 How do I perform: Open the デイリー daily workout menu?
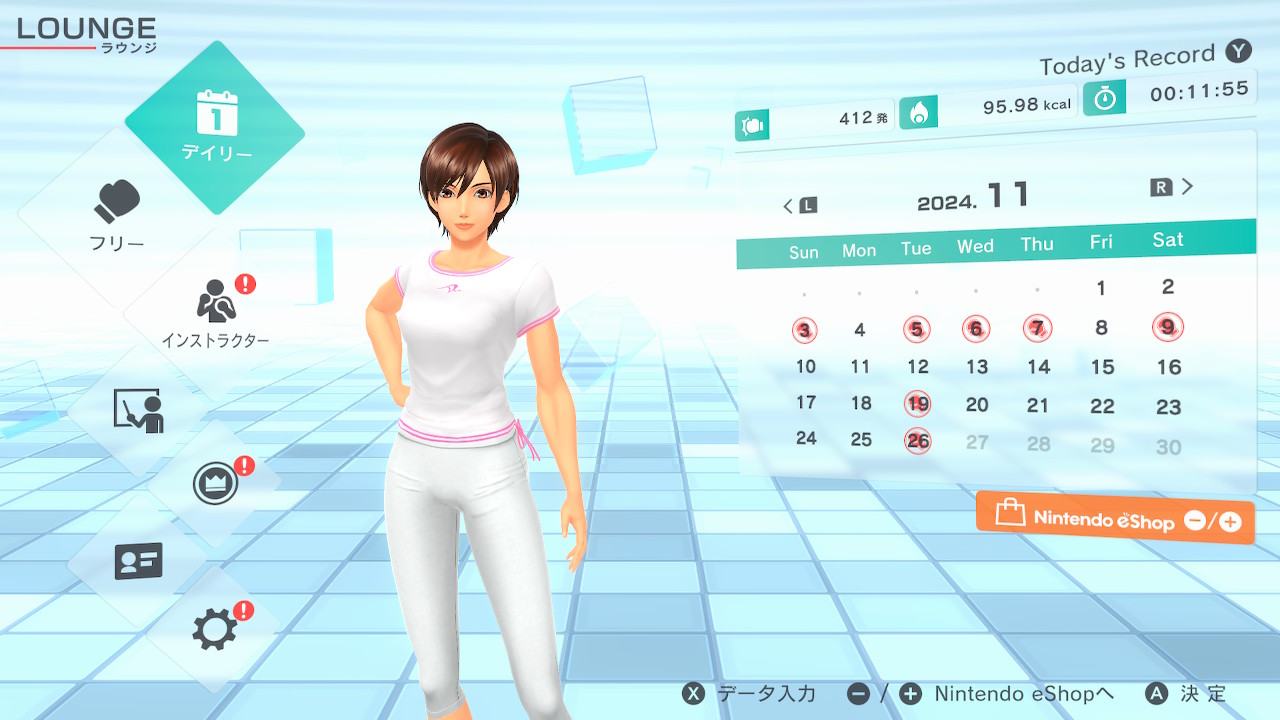click(x=215, y=127)
